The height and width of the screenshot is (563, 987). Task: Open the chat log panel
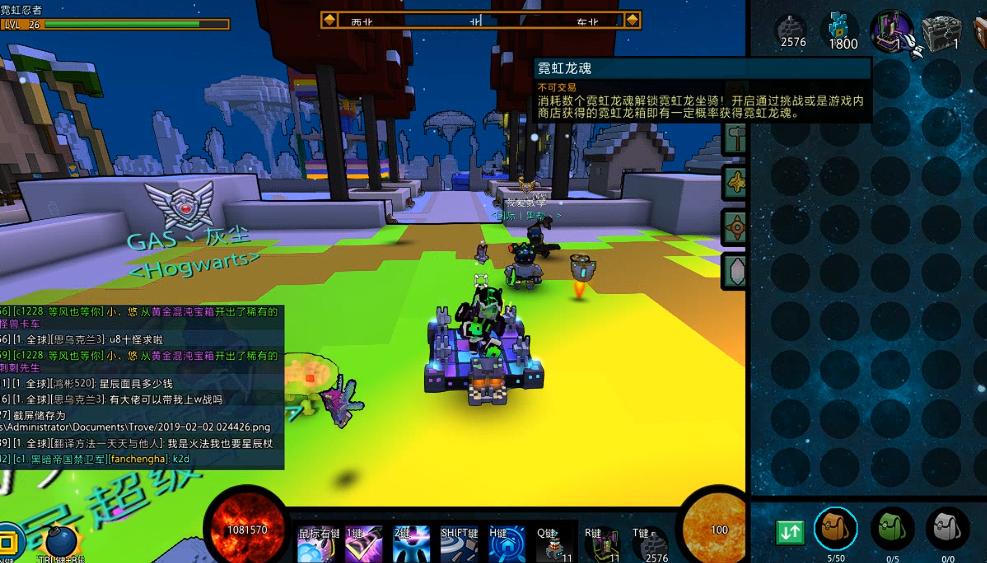(142, 387)
